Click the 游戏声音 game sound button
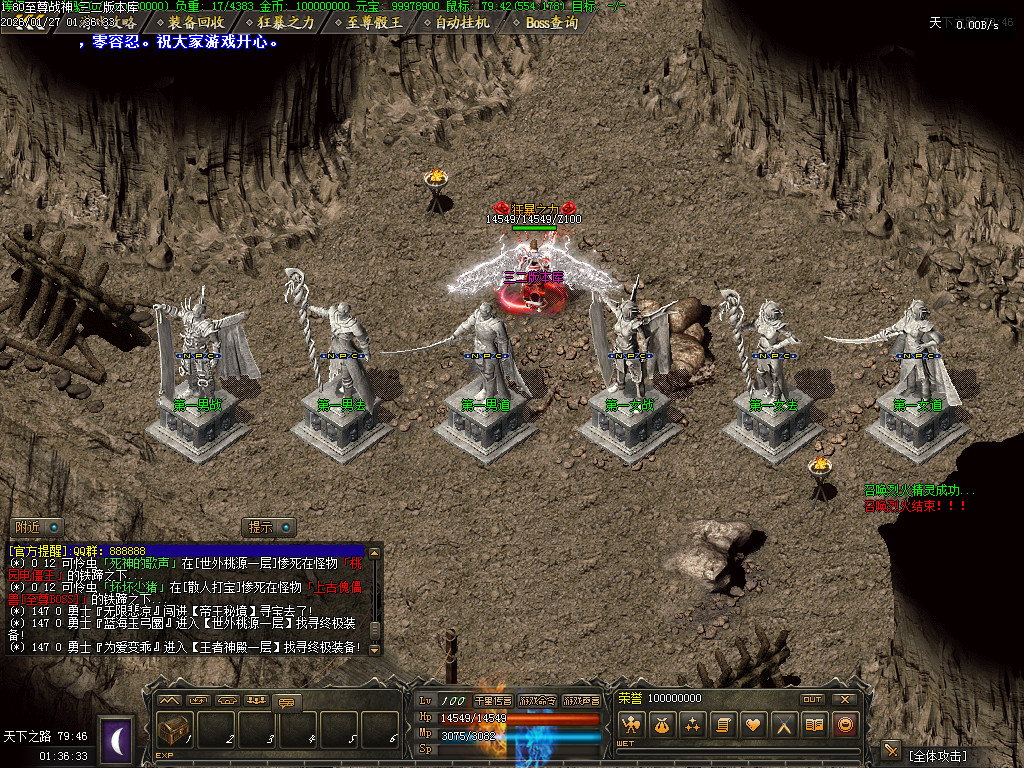Screen dimensions: 1024x768 [581, 700]
